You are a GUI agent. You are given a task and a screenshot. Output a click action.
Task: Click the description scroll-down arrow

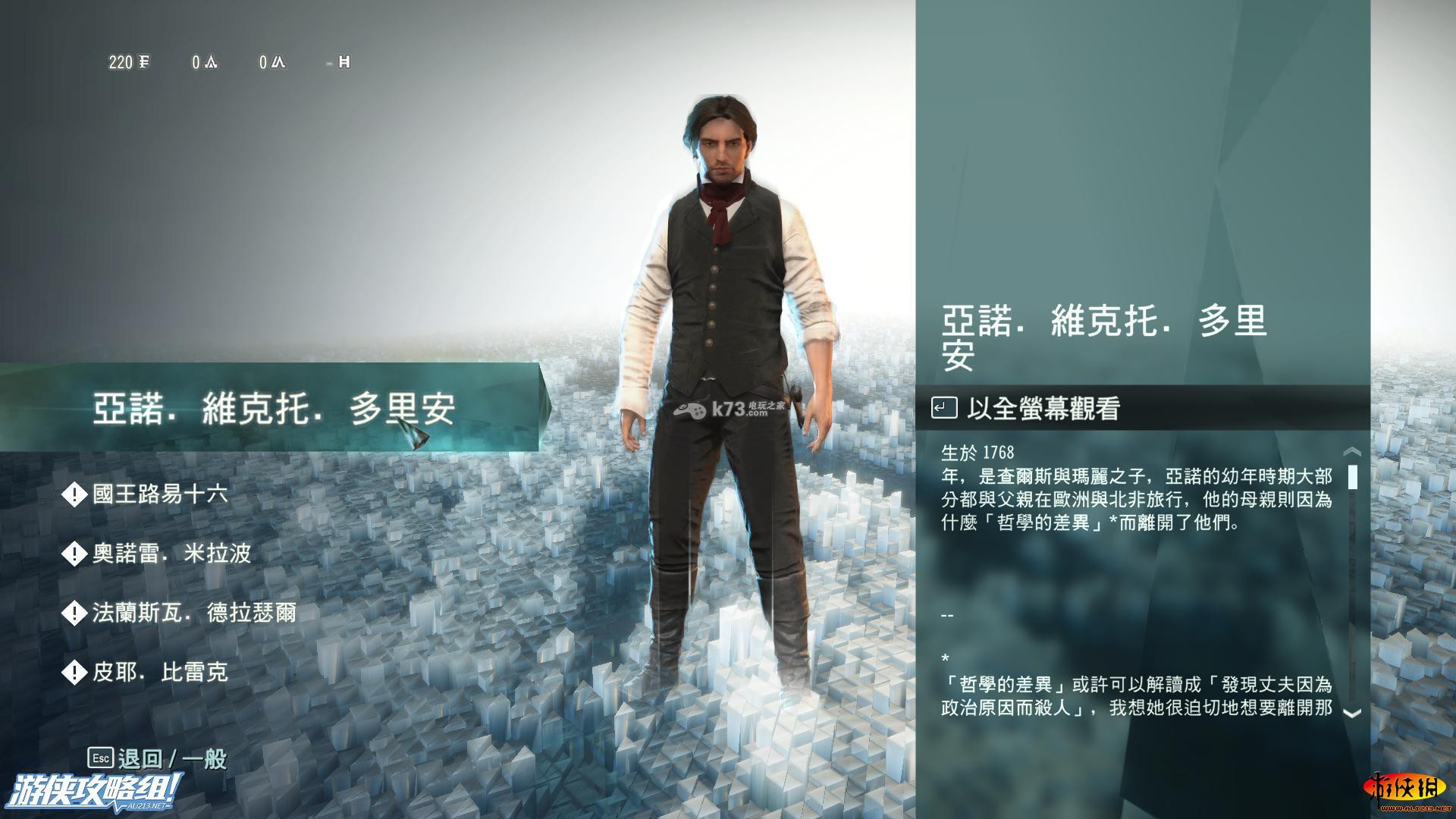pos(1351,713)
